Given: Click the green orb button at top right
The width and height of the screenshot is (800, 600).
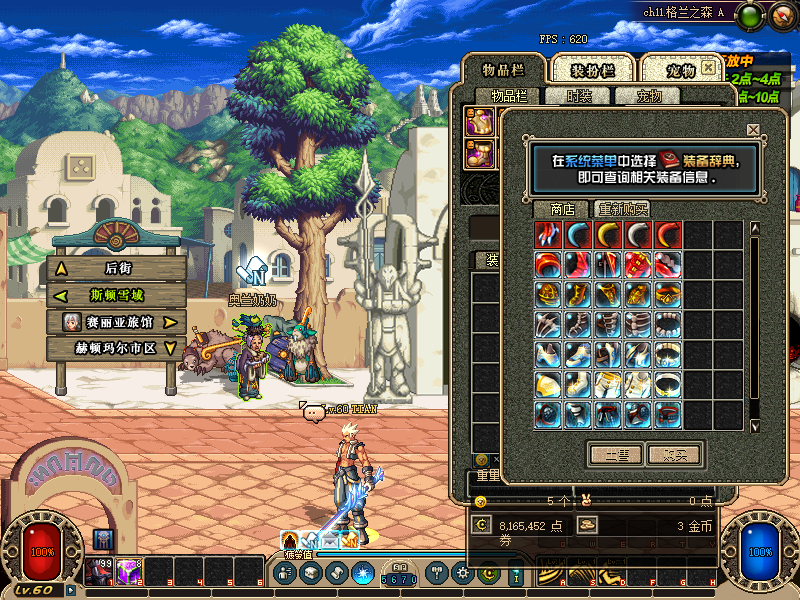Looking at the screenshot, I should tap(752, 14).
